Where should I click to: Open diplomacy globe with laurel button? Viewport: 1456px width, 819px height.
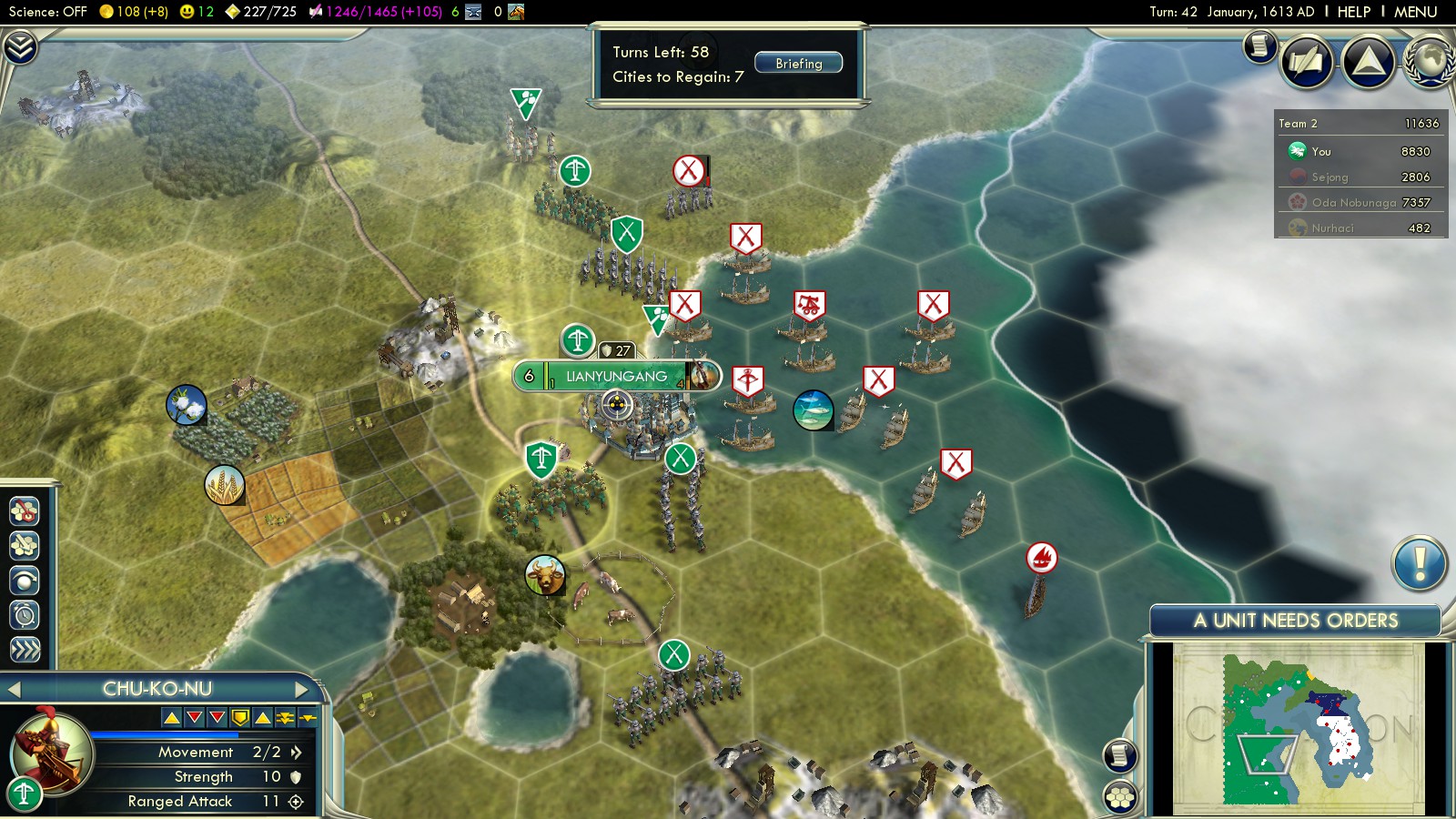click(x=1431, y=62)
